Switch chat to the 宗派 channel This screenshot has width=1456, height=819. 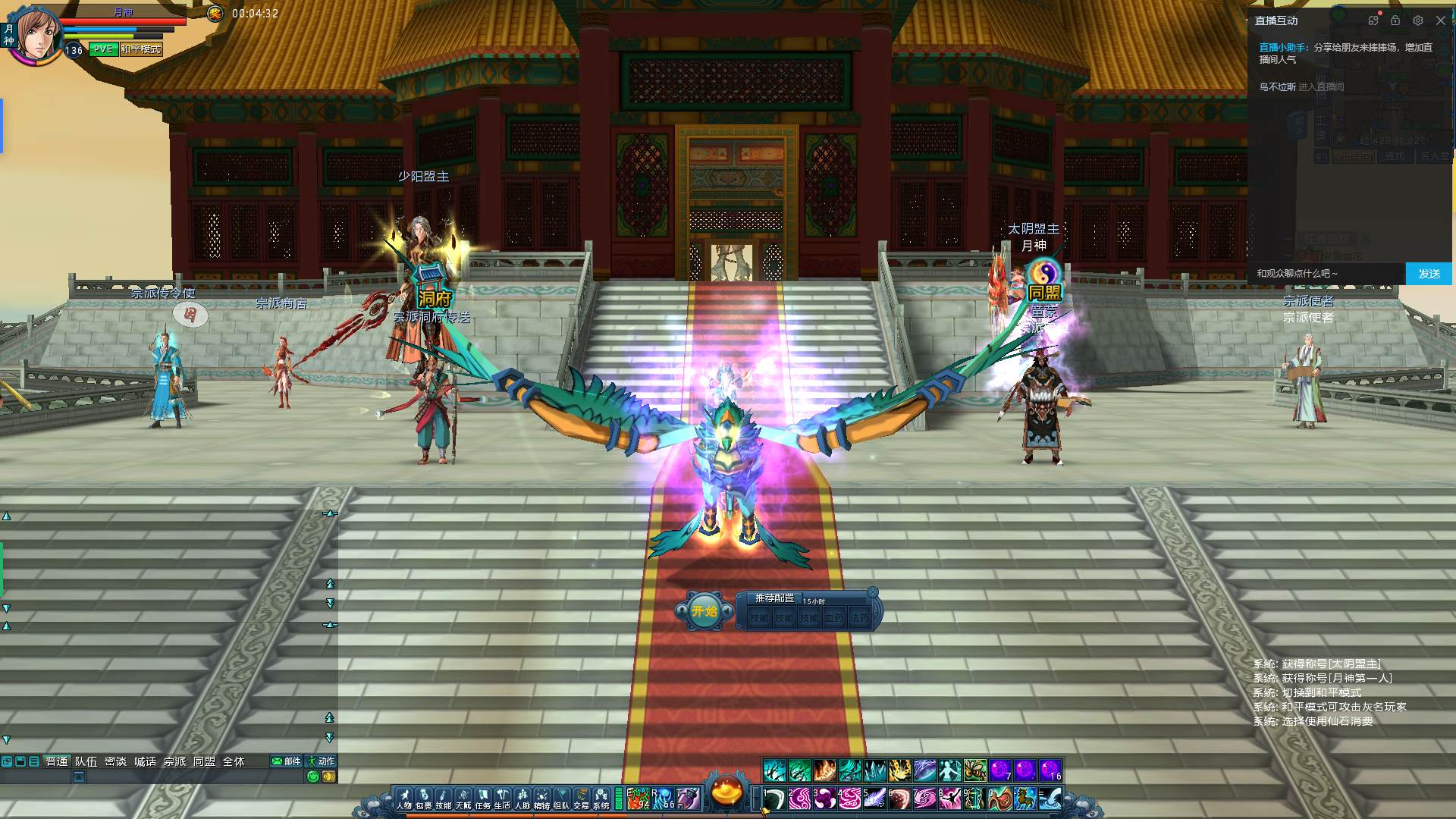tap(174, 761)
